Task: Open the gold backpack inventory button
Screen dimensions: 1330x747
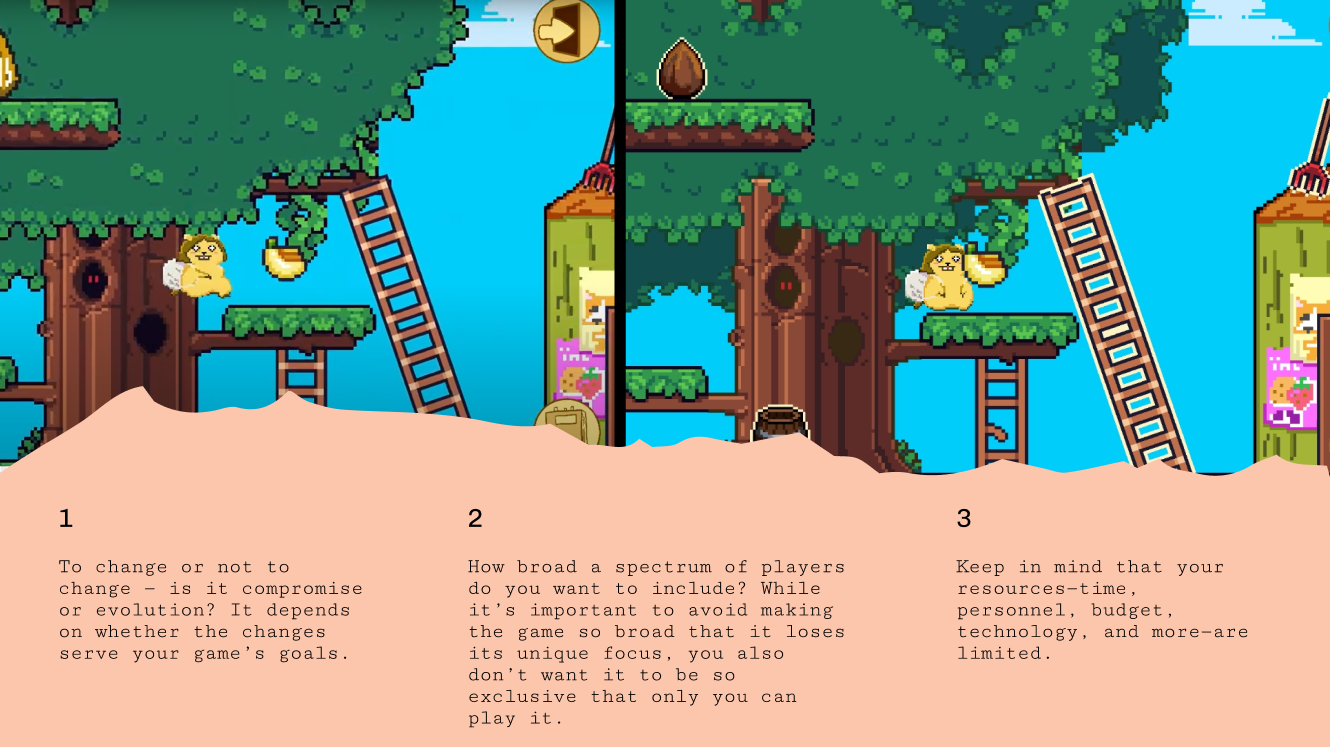Action: [x=566, y=421]
